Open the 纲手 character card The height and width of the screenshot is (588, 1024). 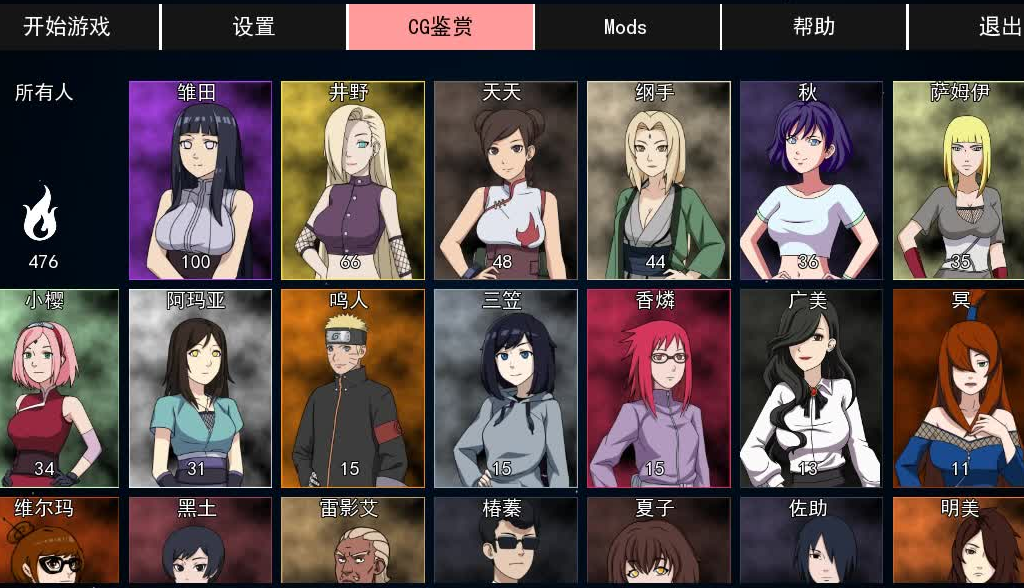(658, 180)
